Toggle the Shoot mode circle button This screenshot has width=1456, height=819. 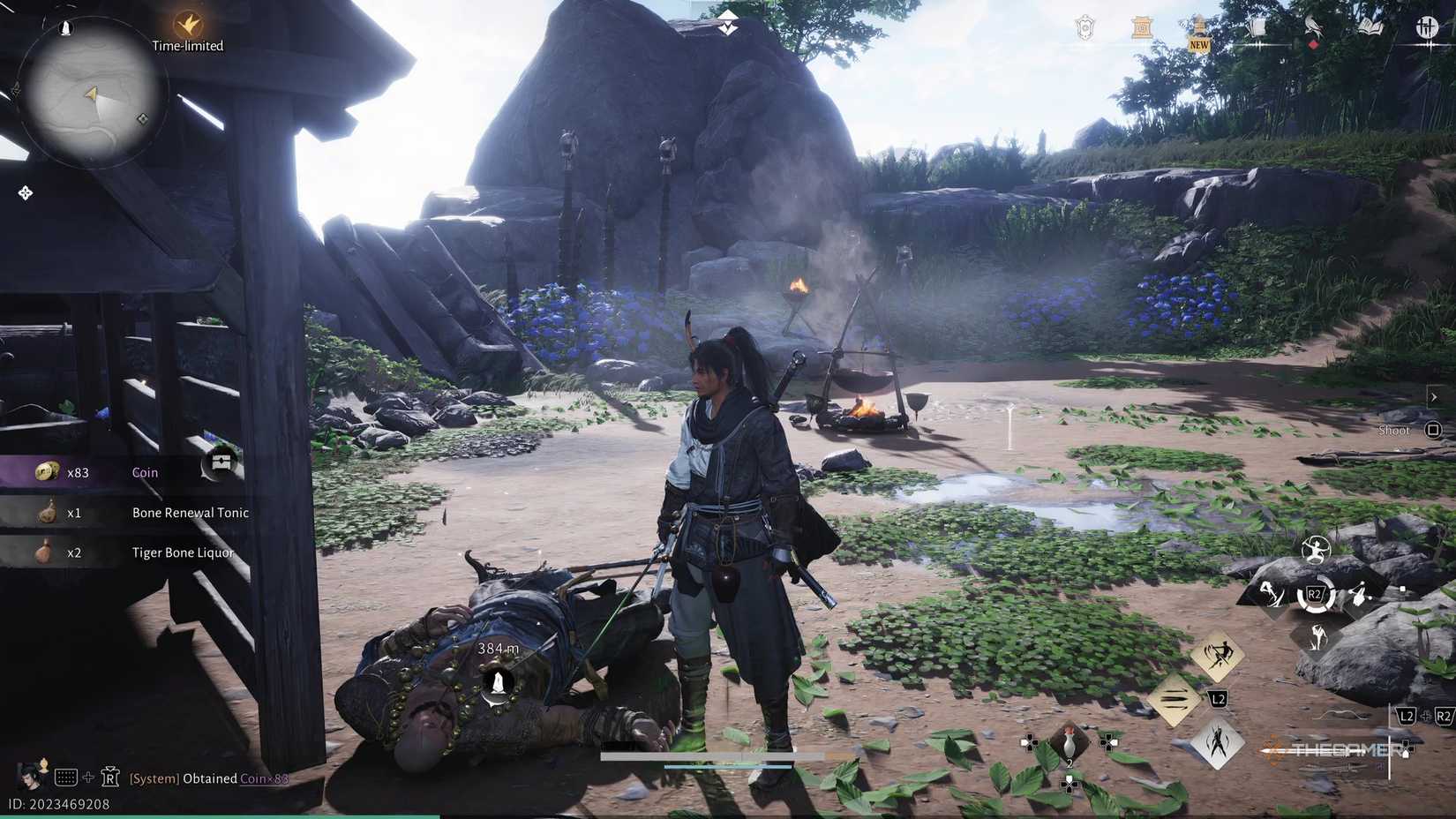1431,430
